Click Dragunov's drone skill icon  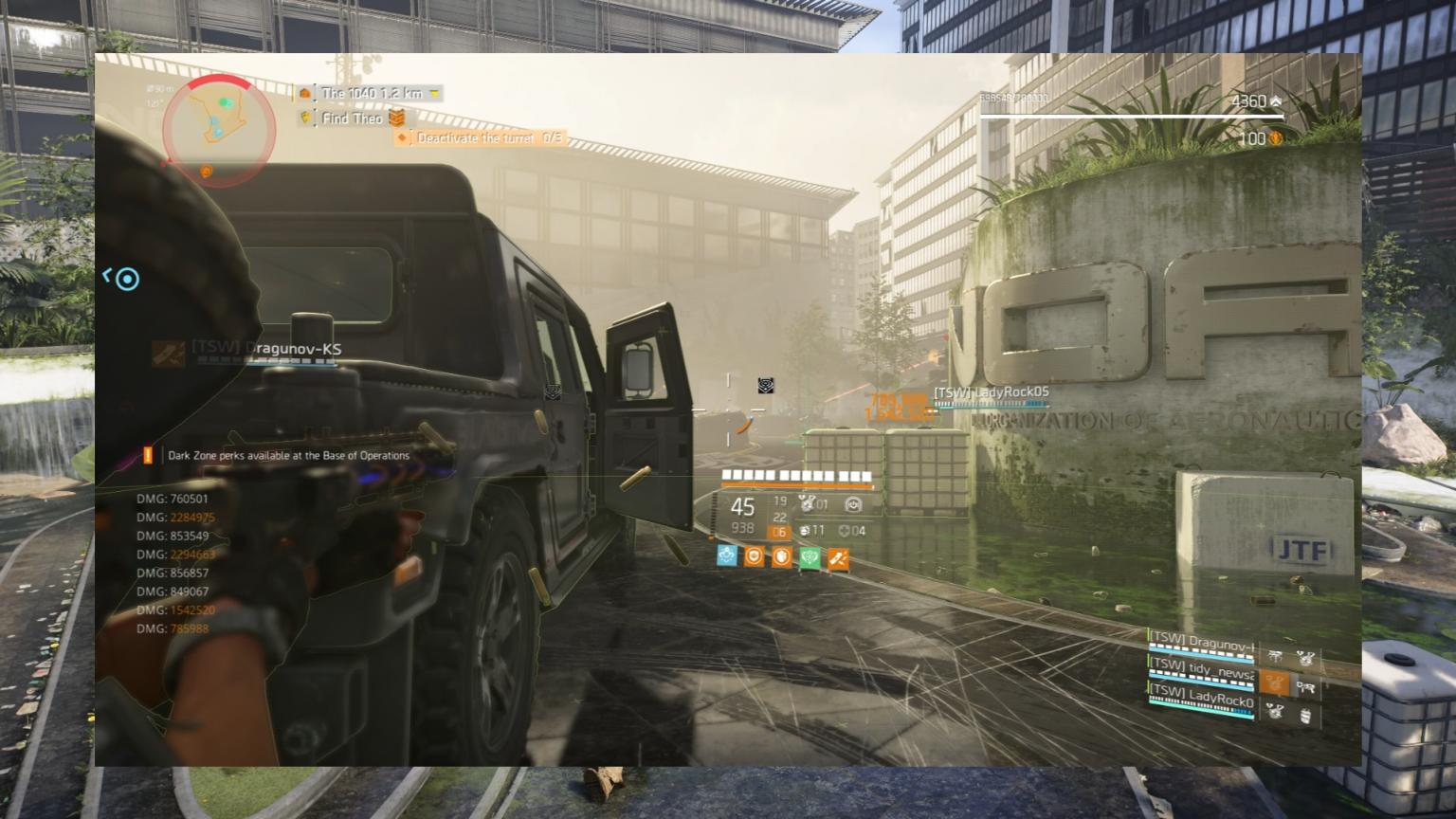1275,656
